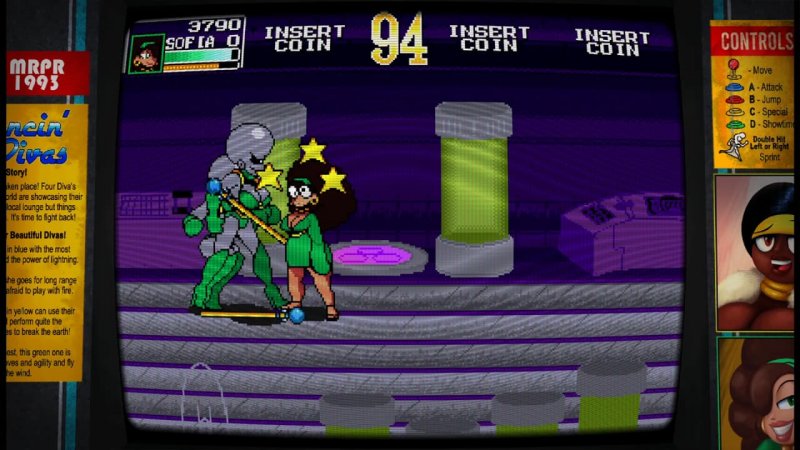Join via the player four INSERT COIN slot
800x450 pixels.
(x=611, y=41)
